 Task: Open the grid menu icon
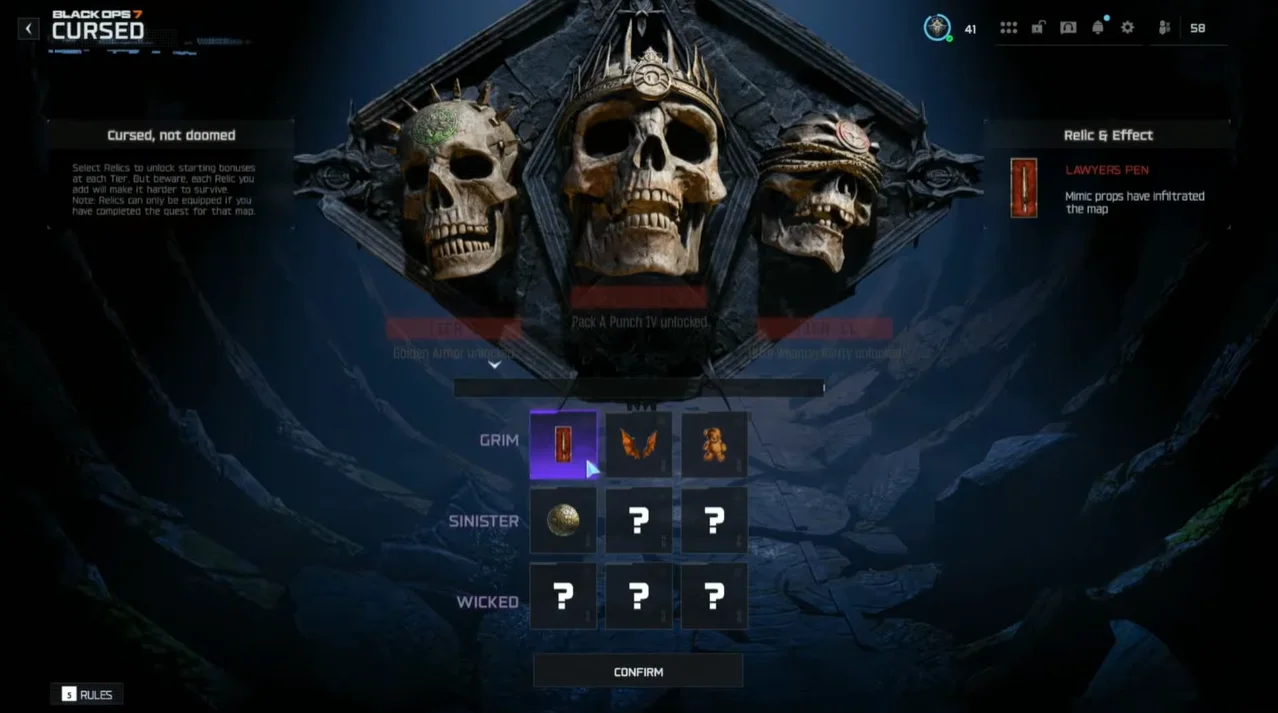point(1008,28)
